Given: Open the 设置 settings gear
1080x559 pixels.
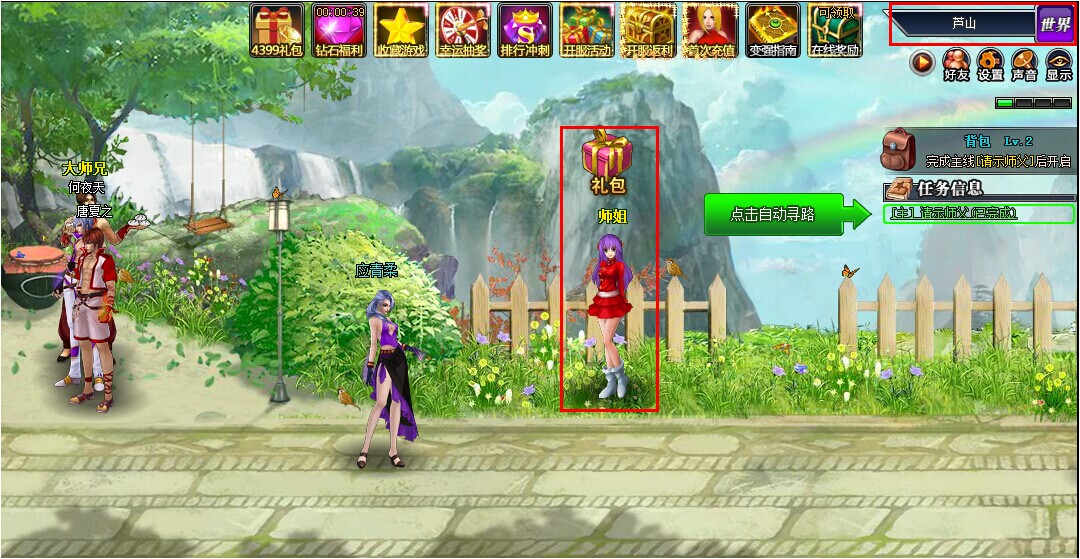Looking at the screenshot, I should pyautogui.click(x=990, y=64).
